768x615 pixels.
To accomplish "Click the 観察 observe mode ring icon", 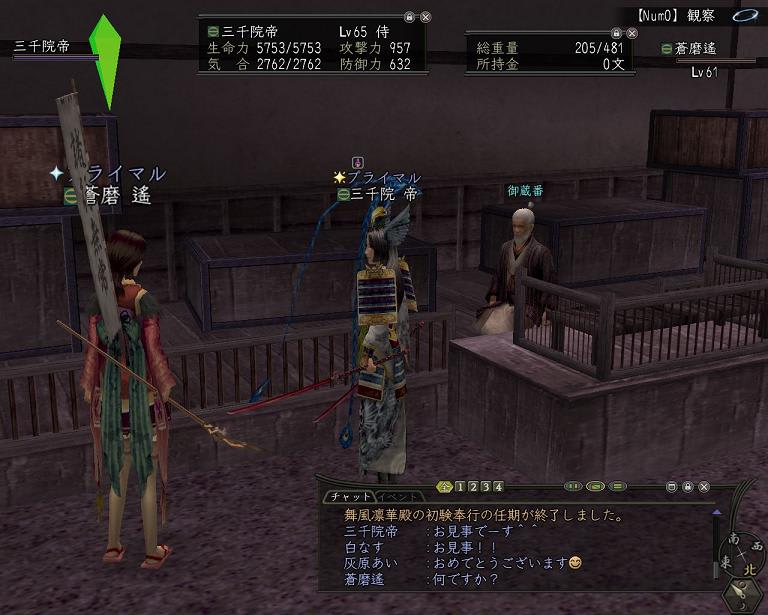I will click(743, 16).
